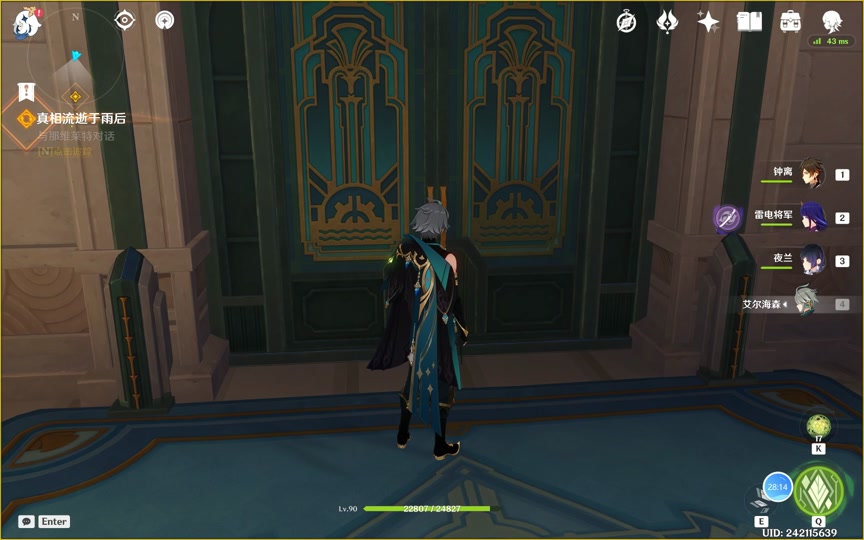This screenshot has width=864, height=540.
Task: Open the chat speech-bubble icon
Action: point(26,521)
